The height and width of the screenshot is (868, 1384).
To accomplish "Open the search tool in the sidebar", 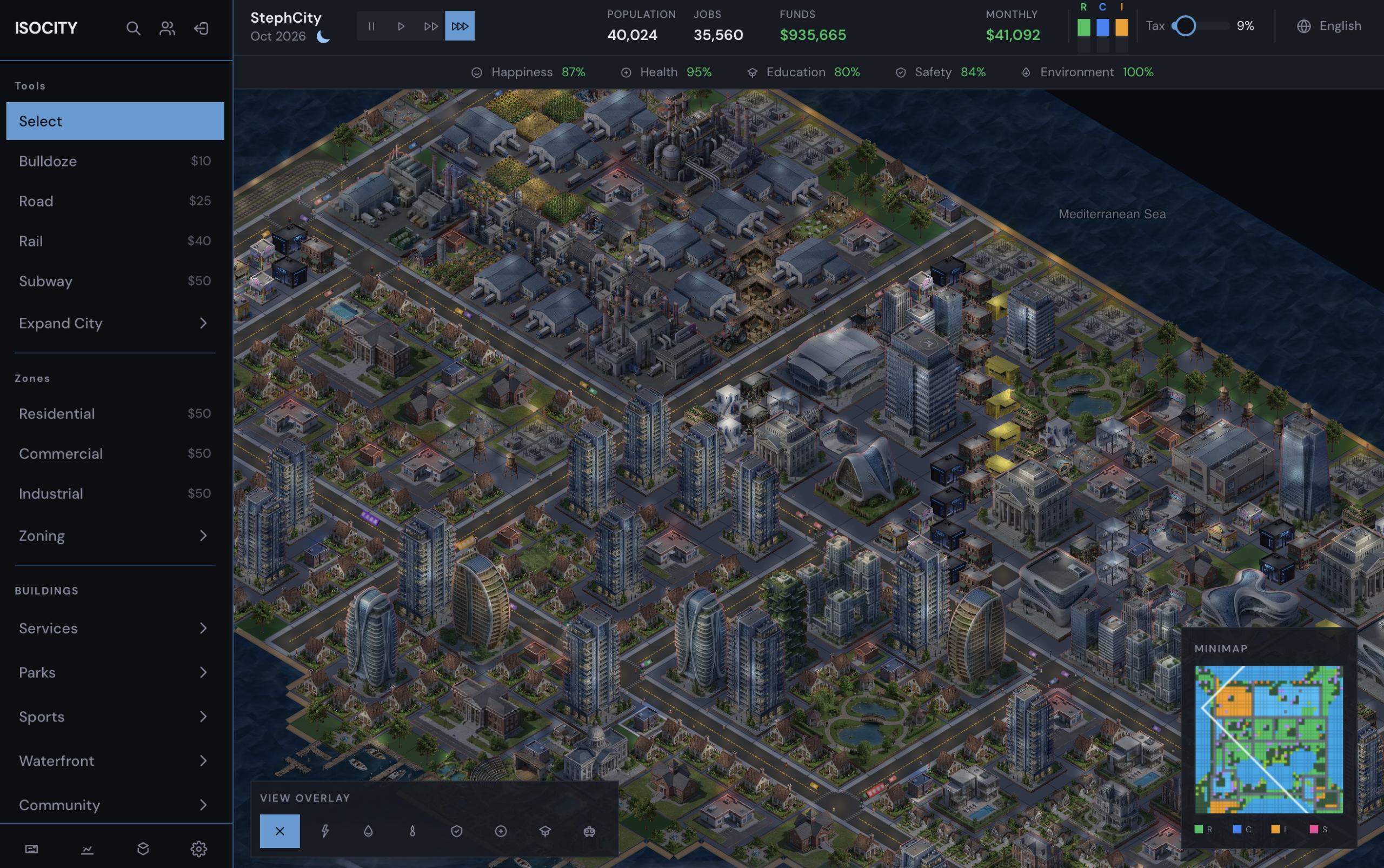I will 132,28.
